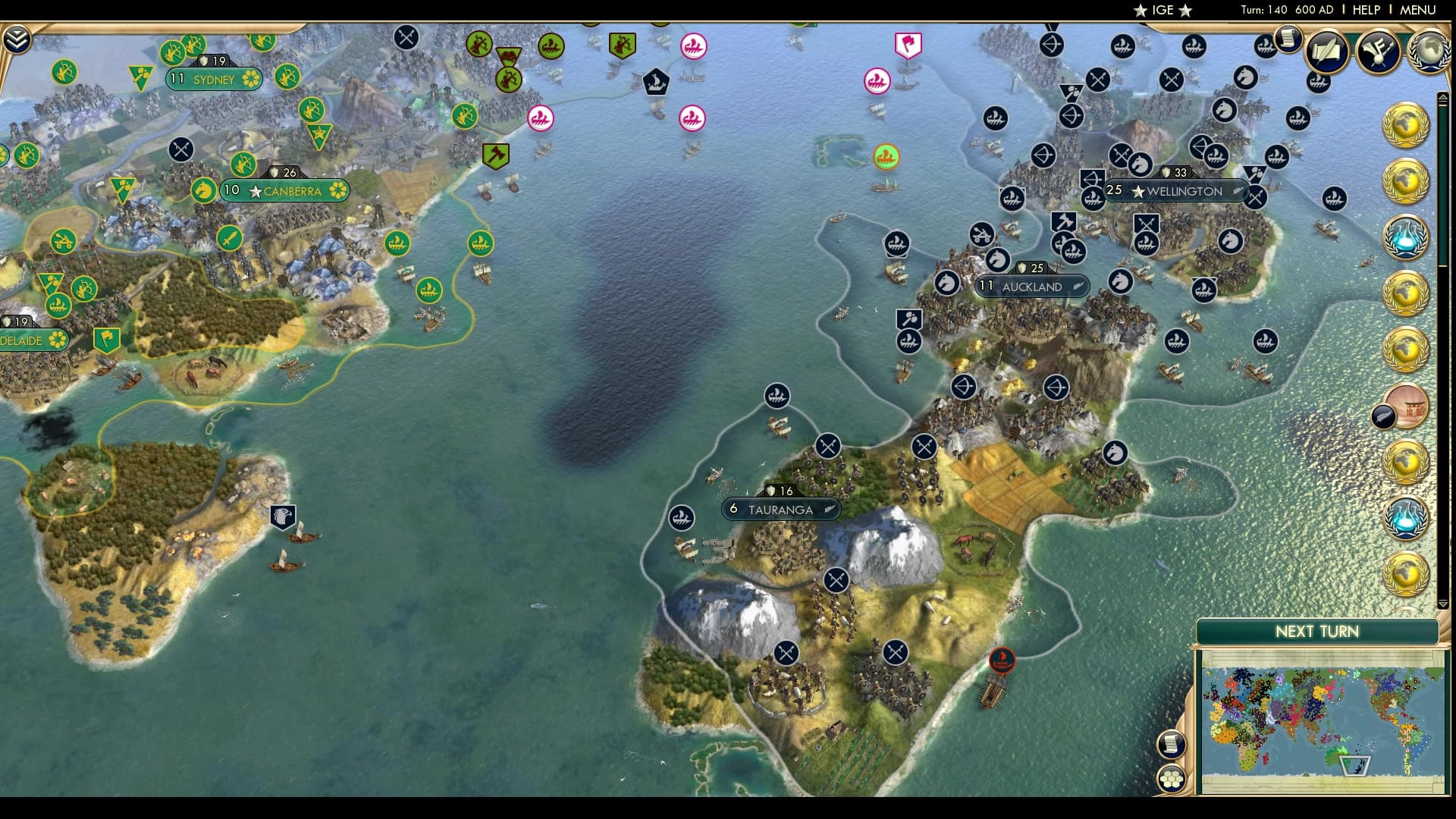Image resolution: width=1456 pixels, height=819 pixels.
Task: Select the Tauranga city banner
Action: (781, 510)
